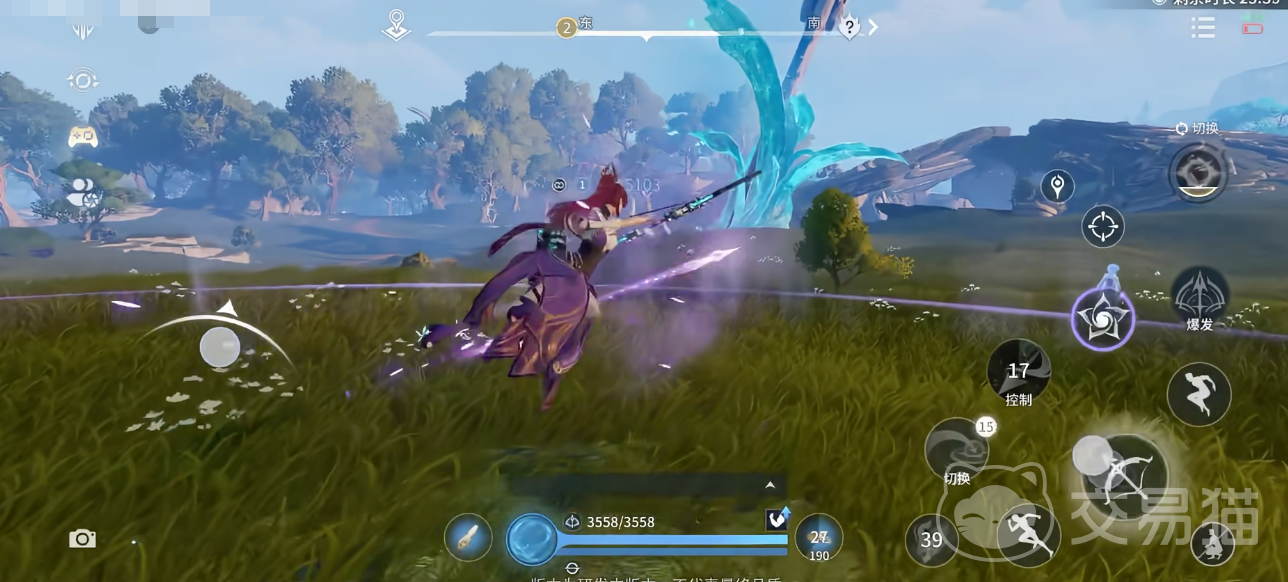
Task: Tap the small location pin button
Action: (1057, 186)
